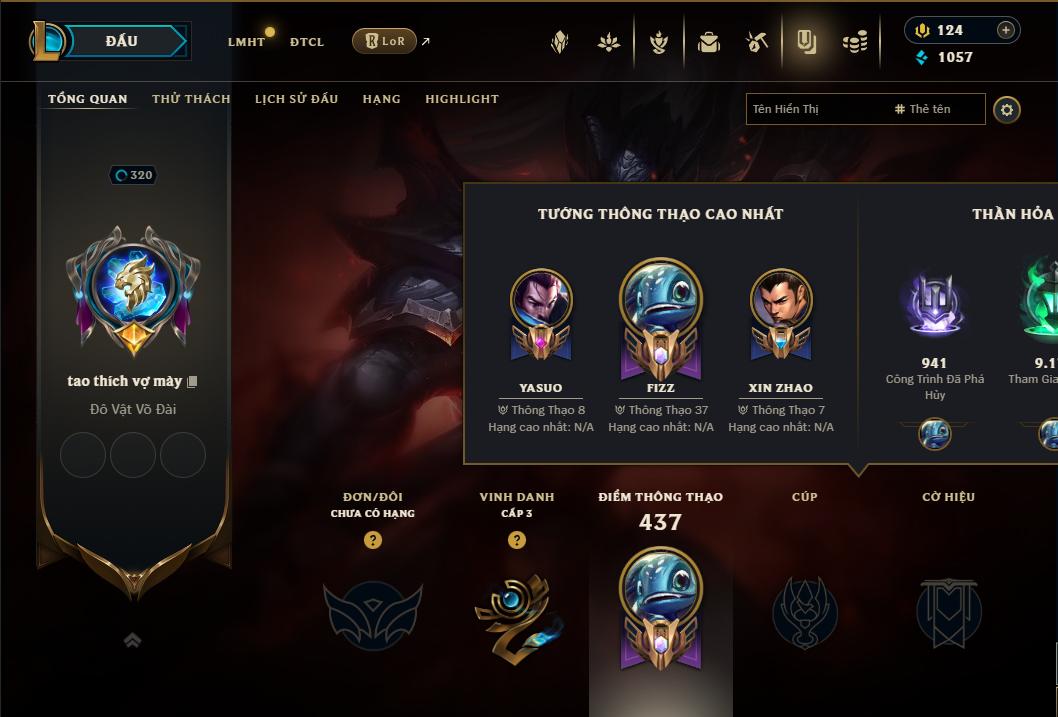Open the LMHT home section

[x=246, y=42]
